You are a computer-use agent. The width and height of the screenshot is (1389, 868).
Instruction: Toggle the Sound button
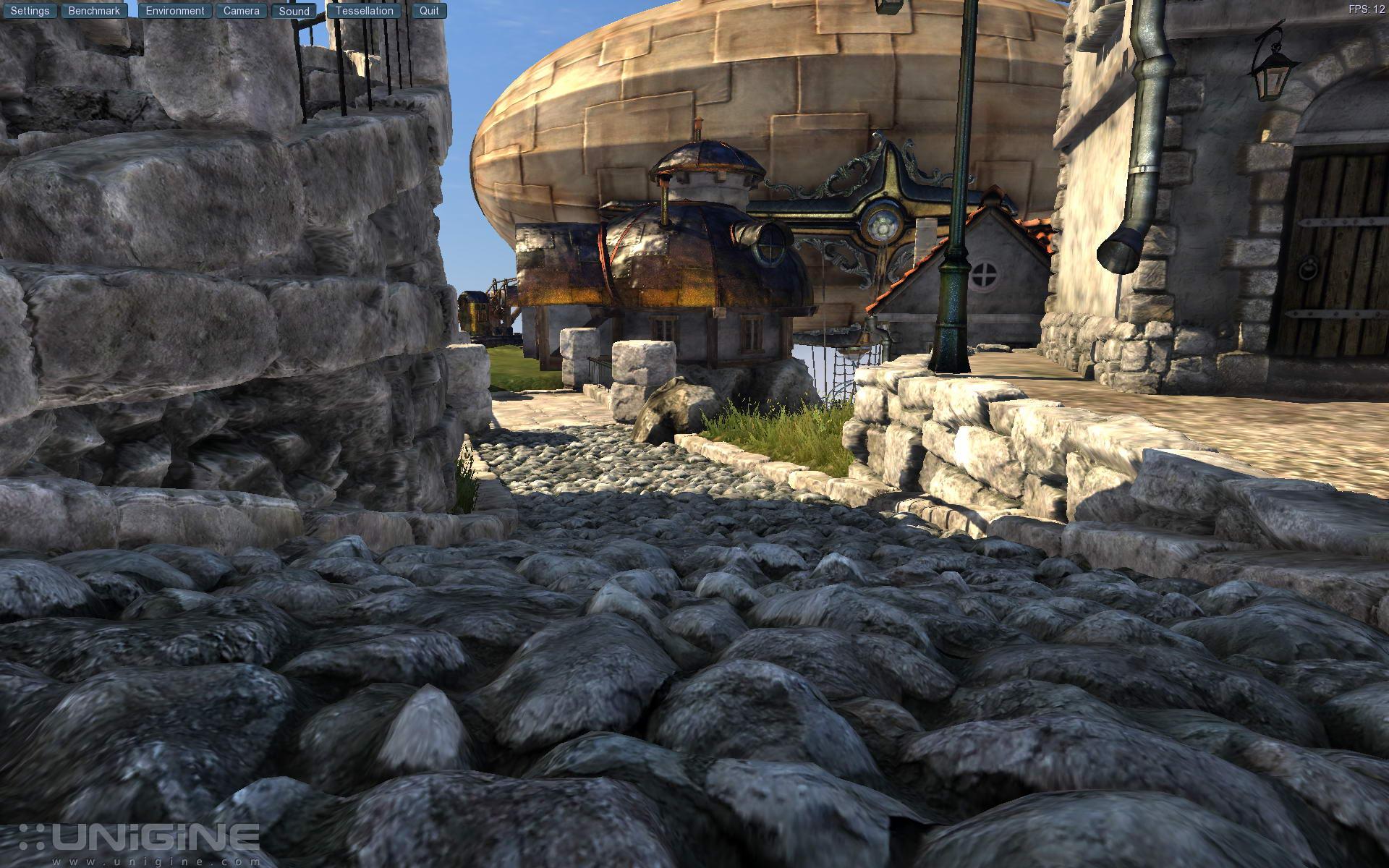[294, 11]
